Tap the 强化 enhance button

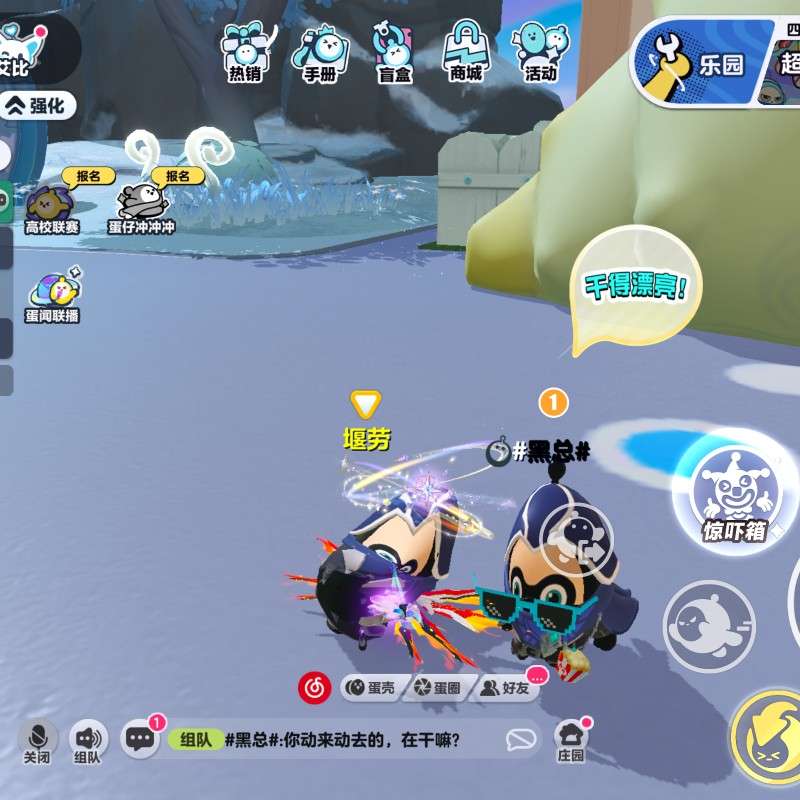point(40,104)
